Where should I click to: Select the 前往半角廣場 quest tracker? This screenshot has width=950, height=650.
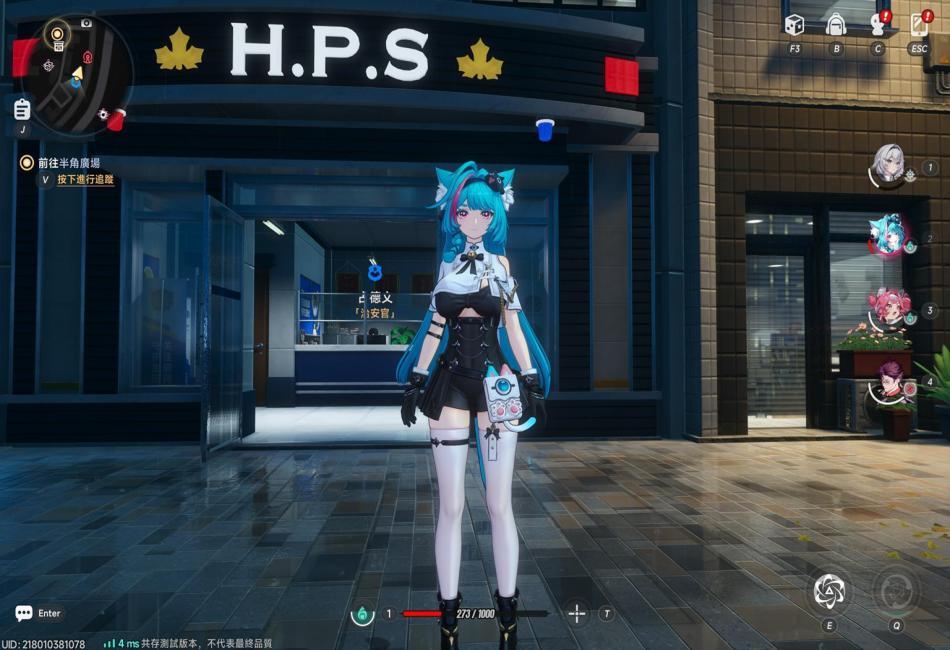point(68,163)
